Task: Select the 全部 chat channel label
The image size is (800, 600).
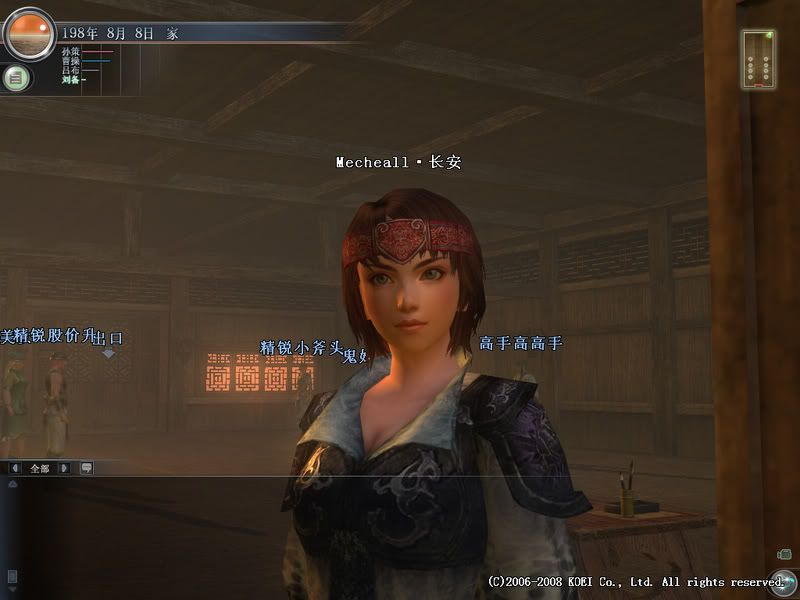Action: pyautogui.click(x=40, y=467)
